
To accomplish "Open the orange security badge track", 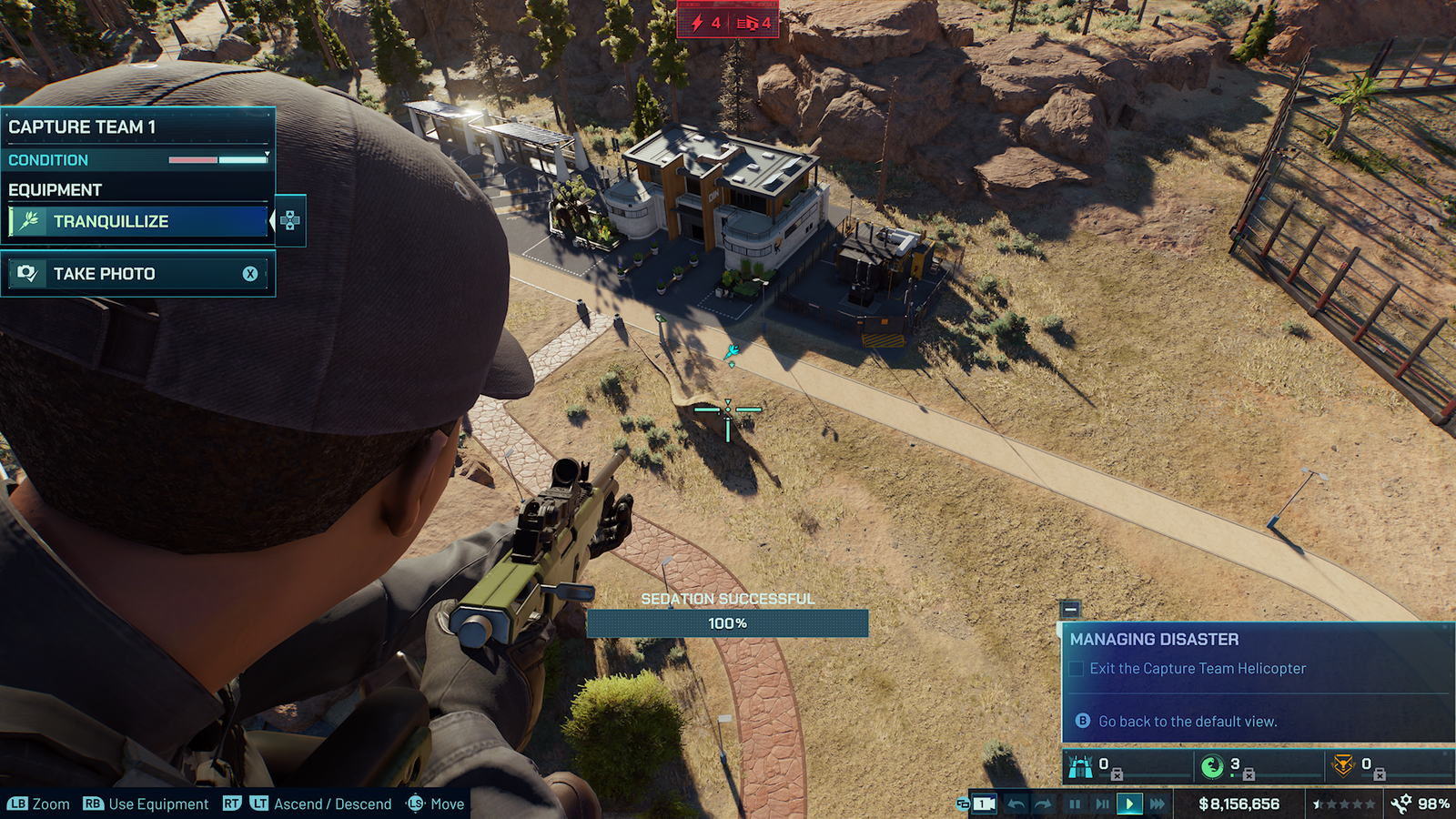I will [x=1343, y=766].
